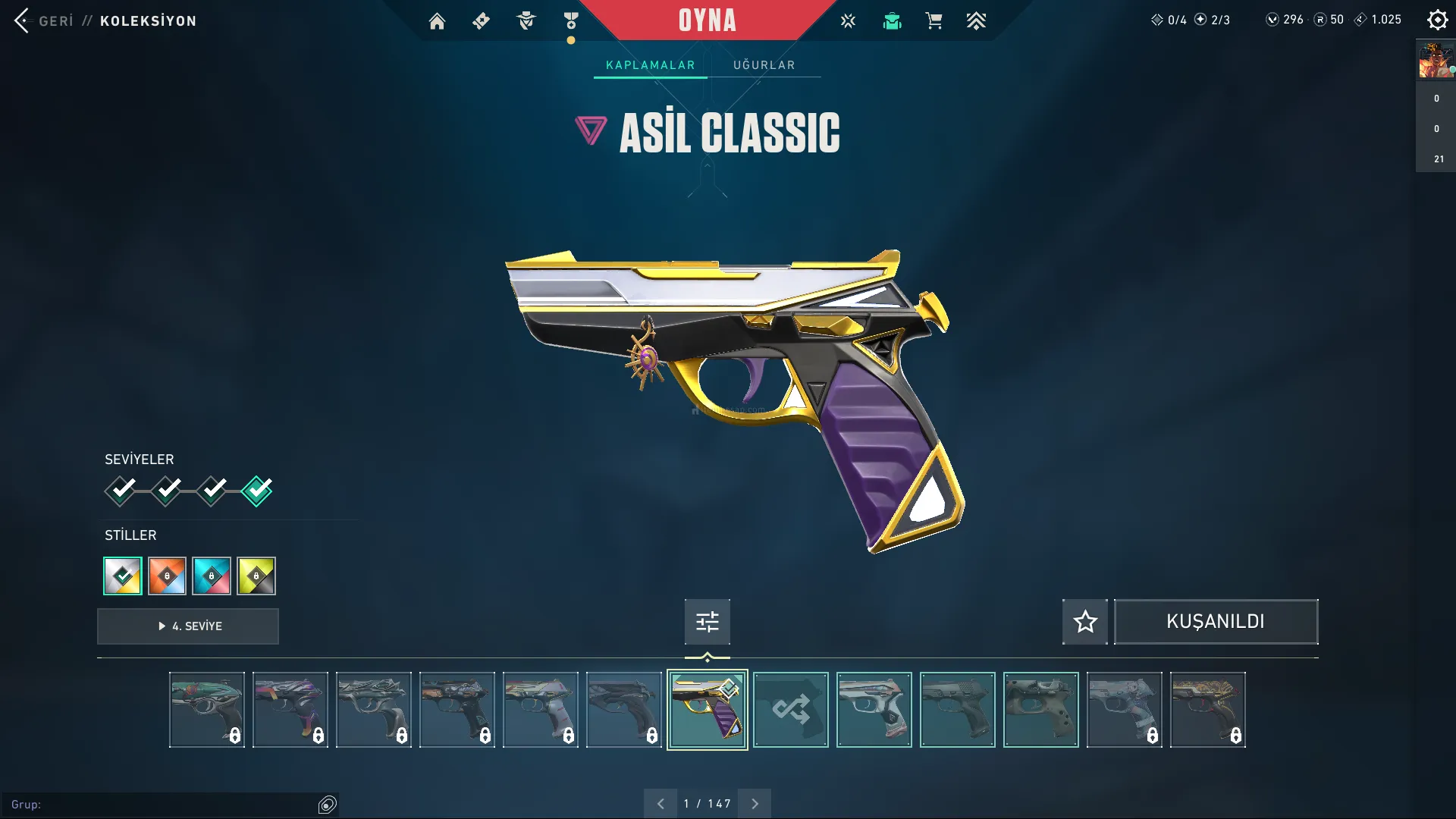1456x819 pixels.
Task: Select the first level checkmark diamond
Action: pos(121,491)
